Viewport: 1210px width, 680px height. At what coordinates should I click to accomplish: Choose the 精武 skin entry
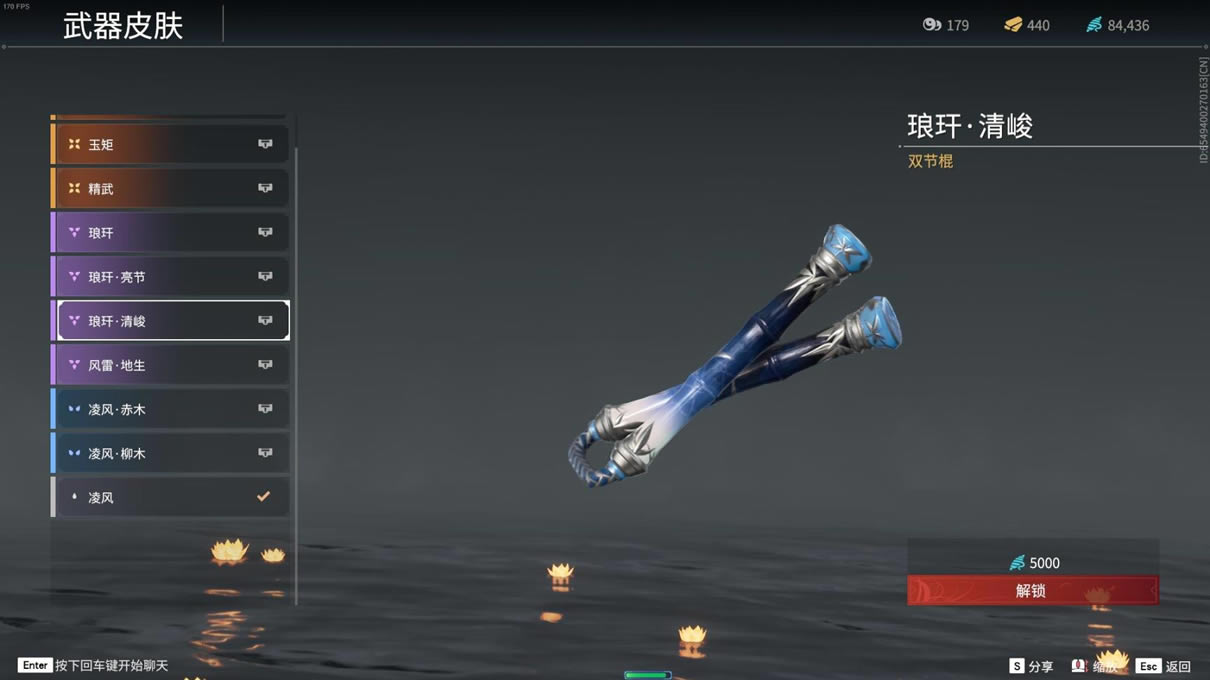point(170,189)
